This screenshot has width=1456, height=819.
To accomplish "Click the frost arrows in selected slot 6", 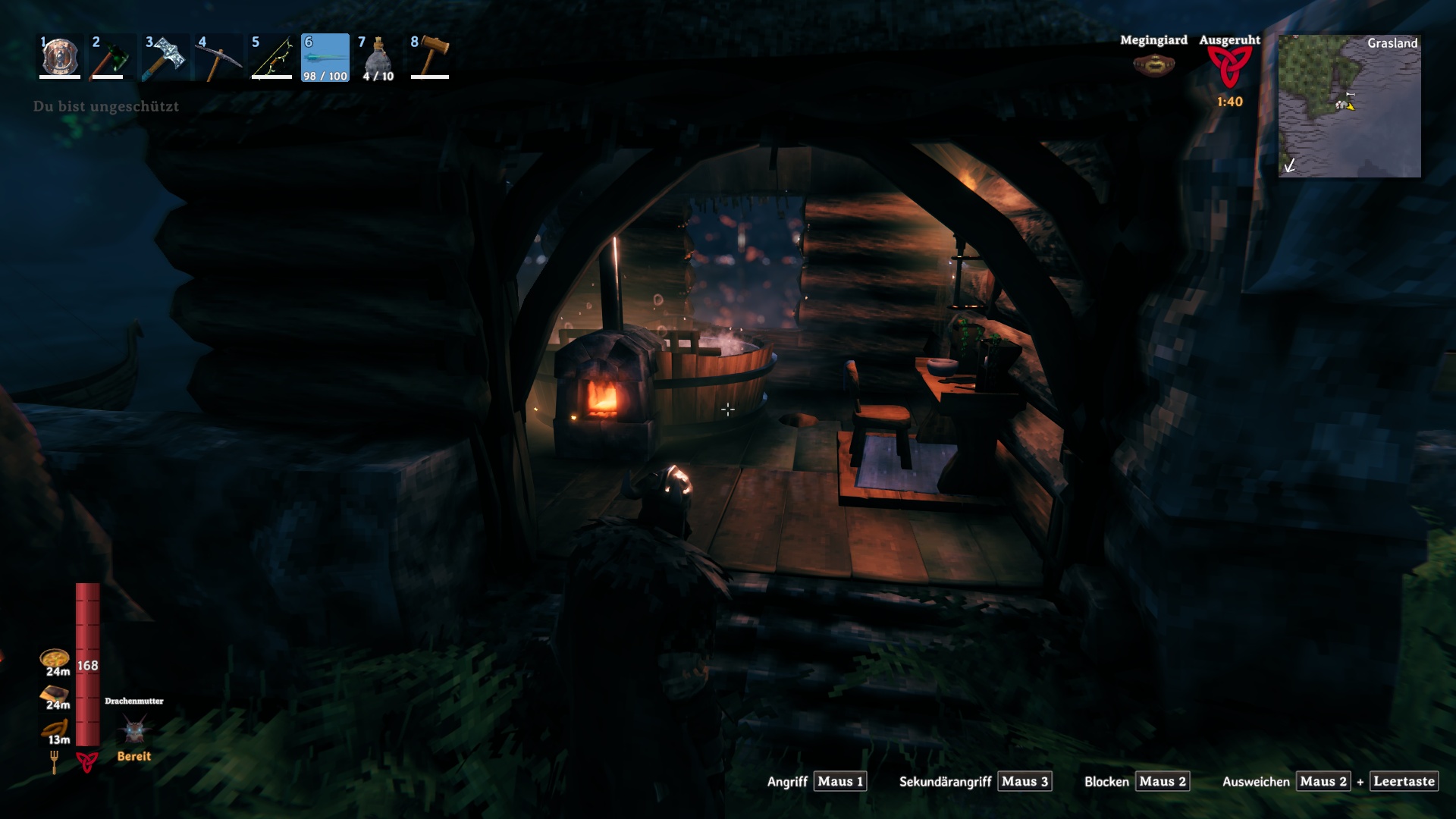I will point(325,57).
